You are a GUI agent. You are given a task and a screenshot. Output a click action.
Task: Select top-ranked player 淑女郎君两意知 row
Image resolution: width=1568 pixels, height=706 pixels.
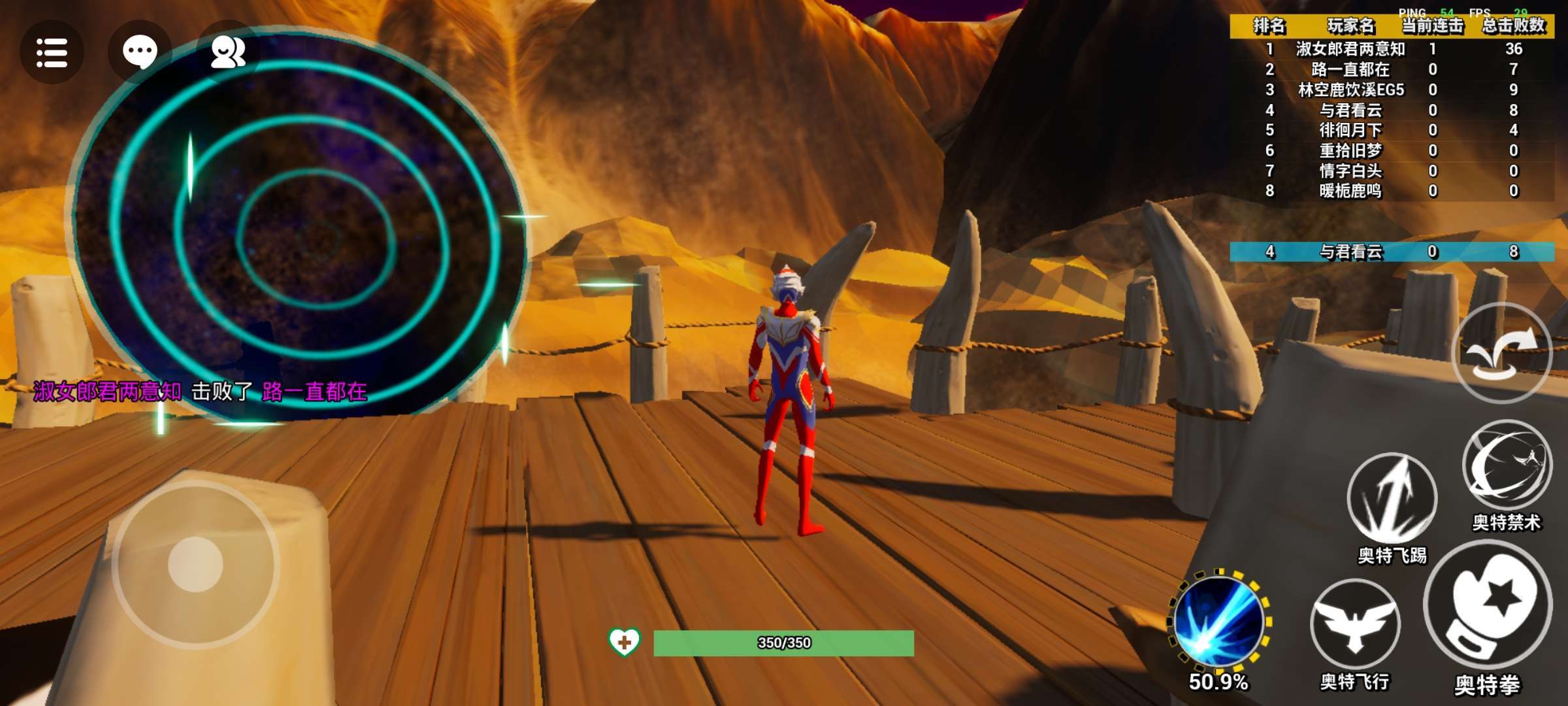pos(1392,49)
